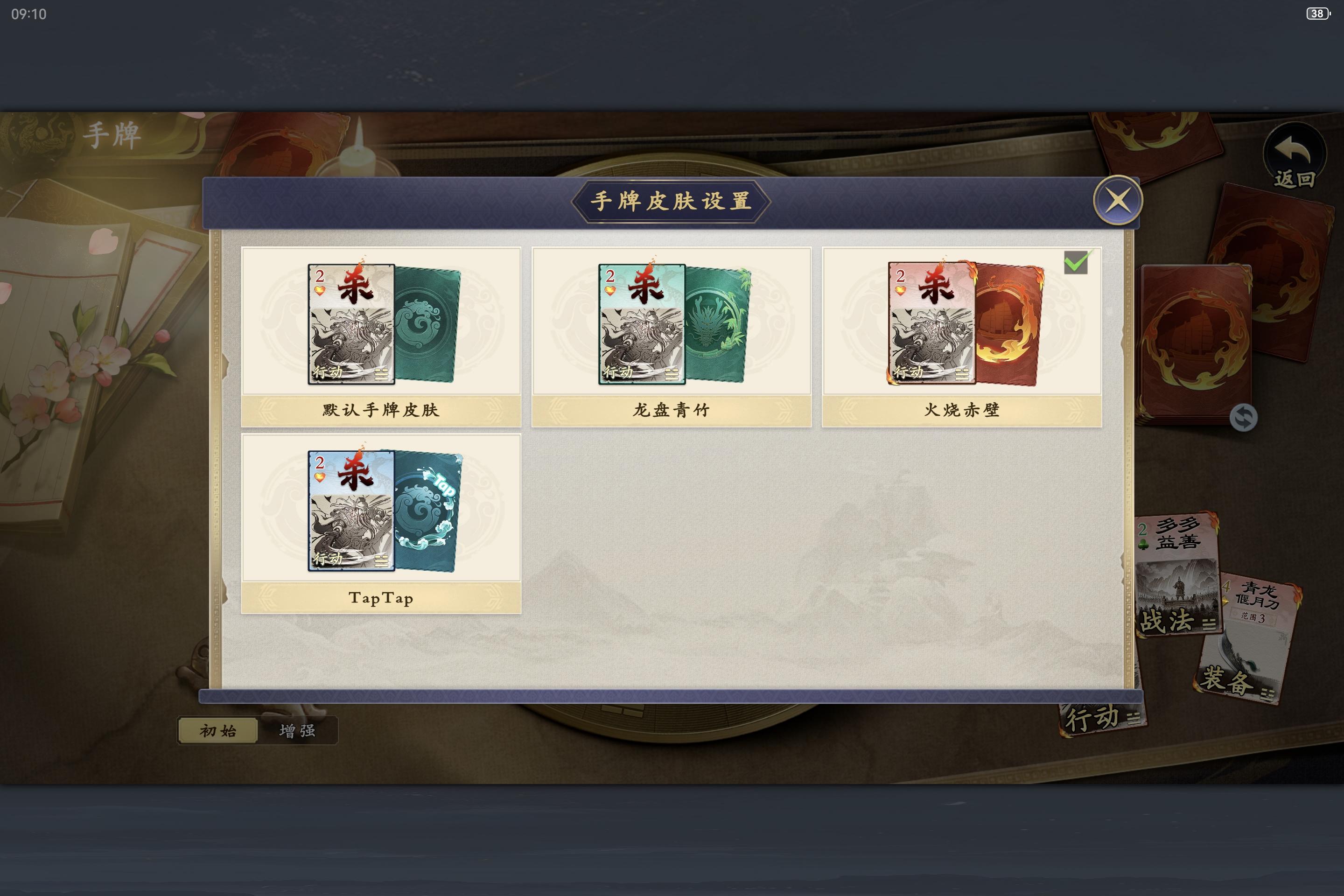Uncheck the green checkmark on 火烧赤壁 skin
The height and width of the screenshot is (896, 1344).
click(x=1076, y=262)
